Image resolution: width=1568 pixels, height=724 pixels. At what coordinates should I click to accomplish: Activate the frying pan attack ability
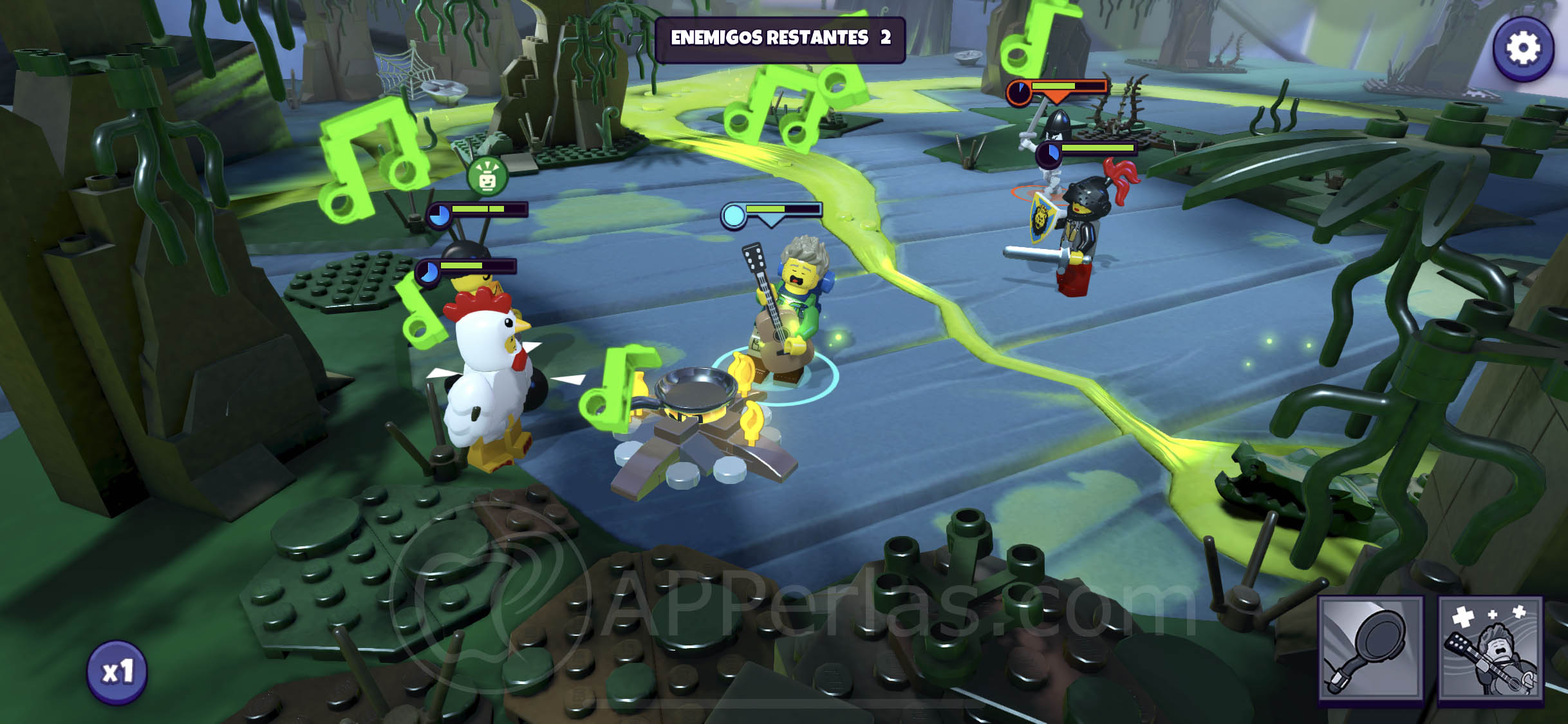(1371, 647)
